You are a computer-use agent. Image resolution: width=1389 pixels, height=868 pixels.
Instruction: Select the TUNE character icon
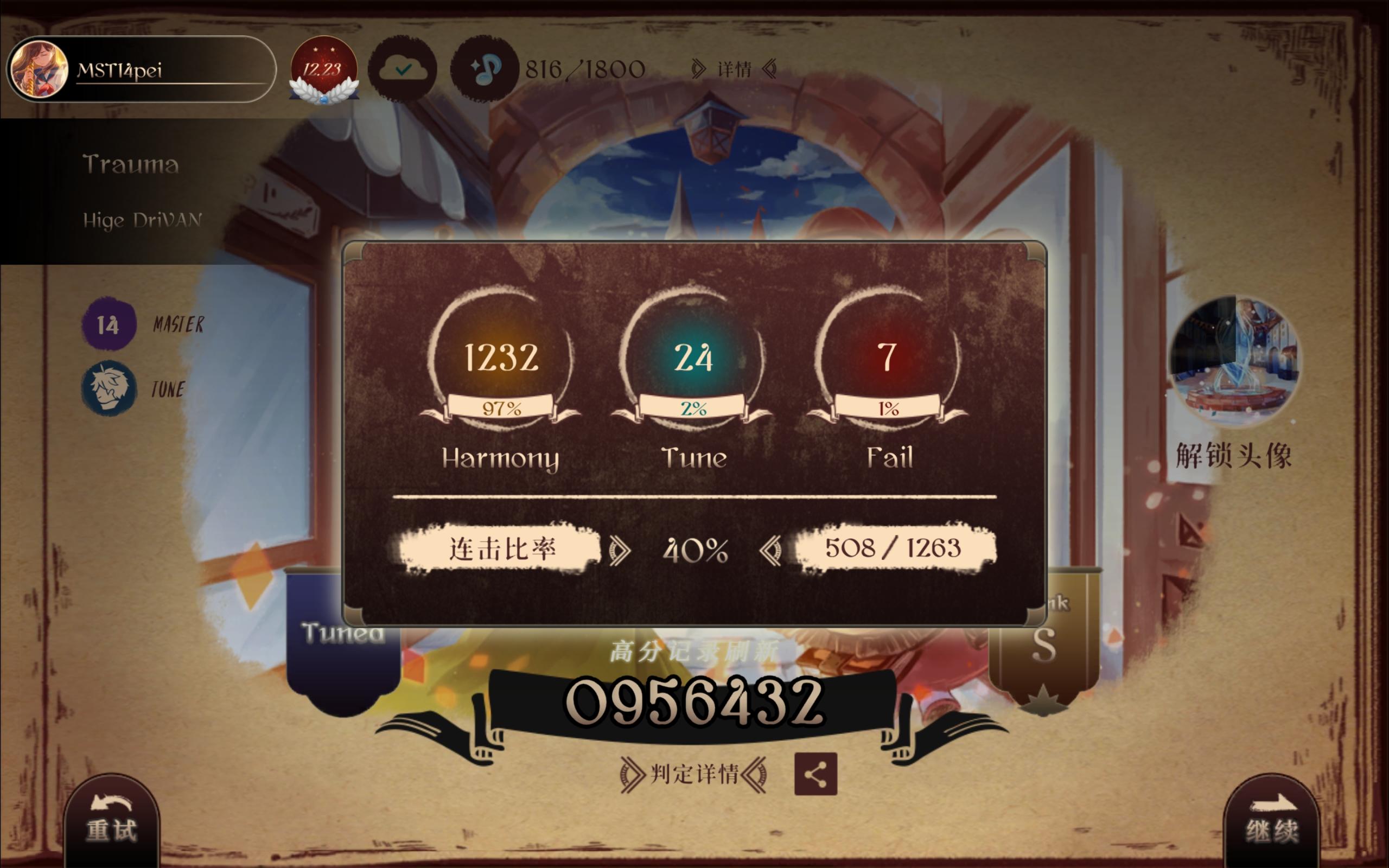coord(109,386)
